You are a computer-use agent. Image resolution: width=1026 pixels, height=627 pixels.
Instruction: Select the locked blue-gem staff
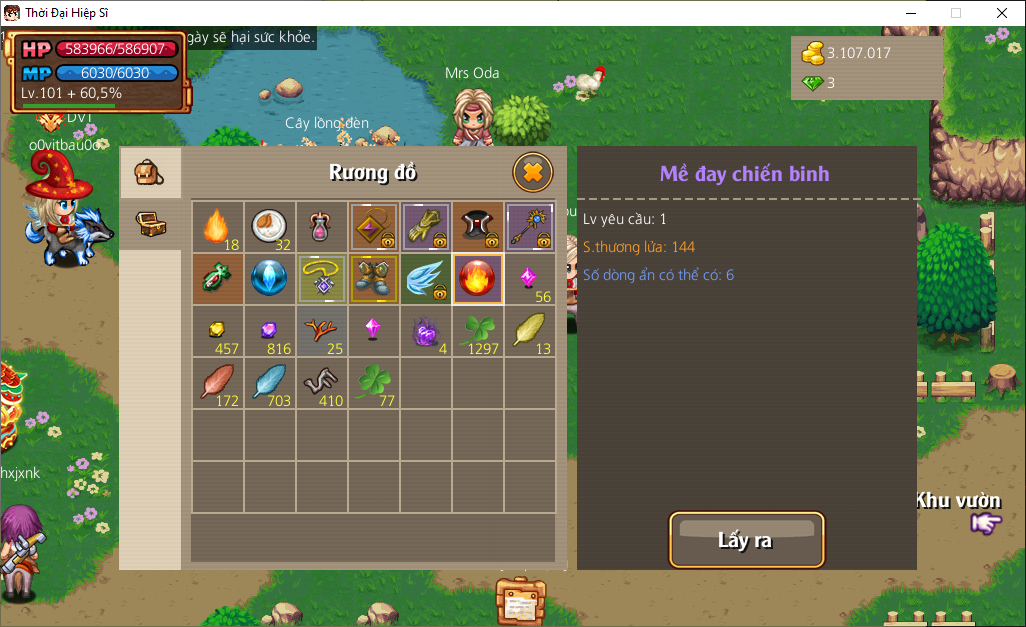coord(530,227)
